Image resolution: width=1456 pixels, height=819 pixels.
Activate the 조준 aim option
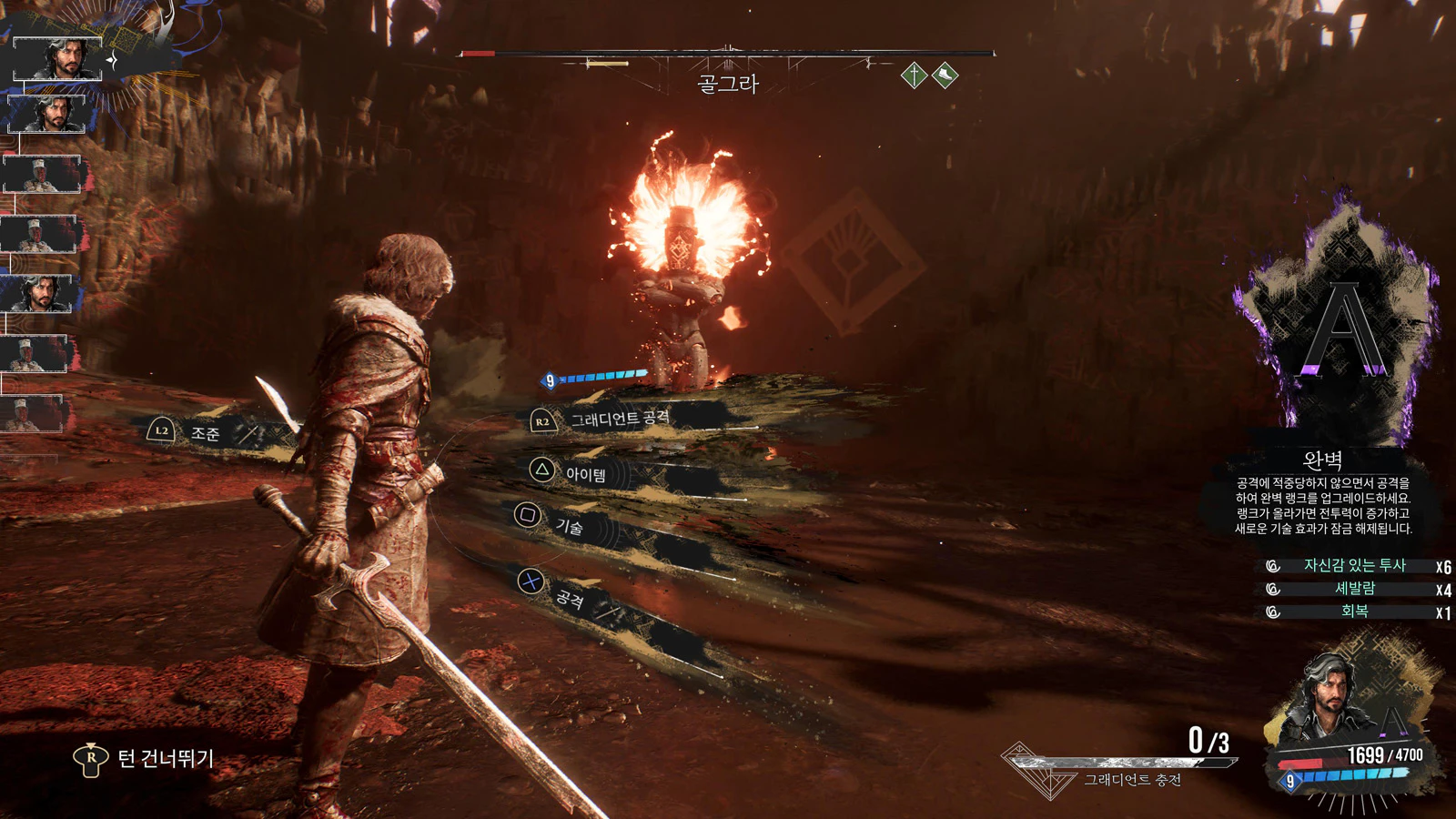click(205, 433)
